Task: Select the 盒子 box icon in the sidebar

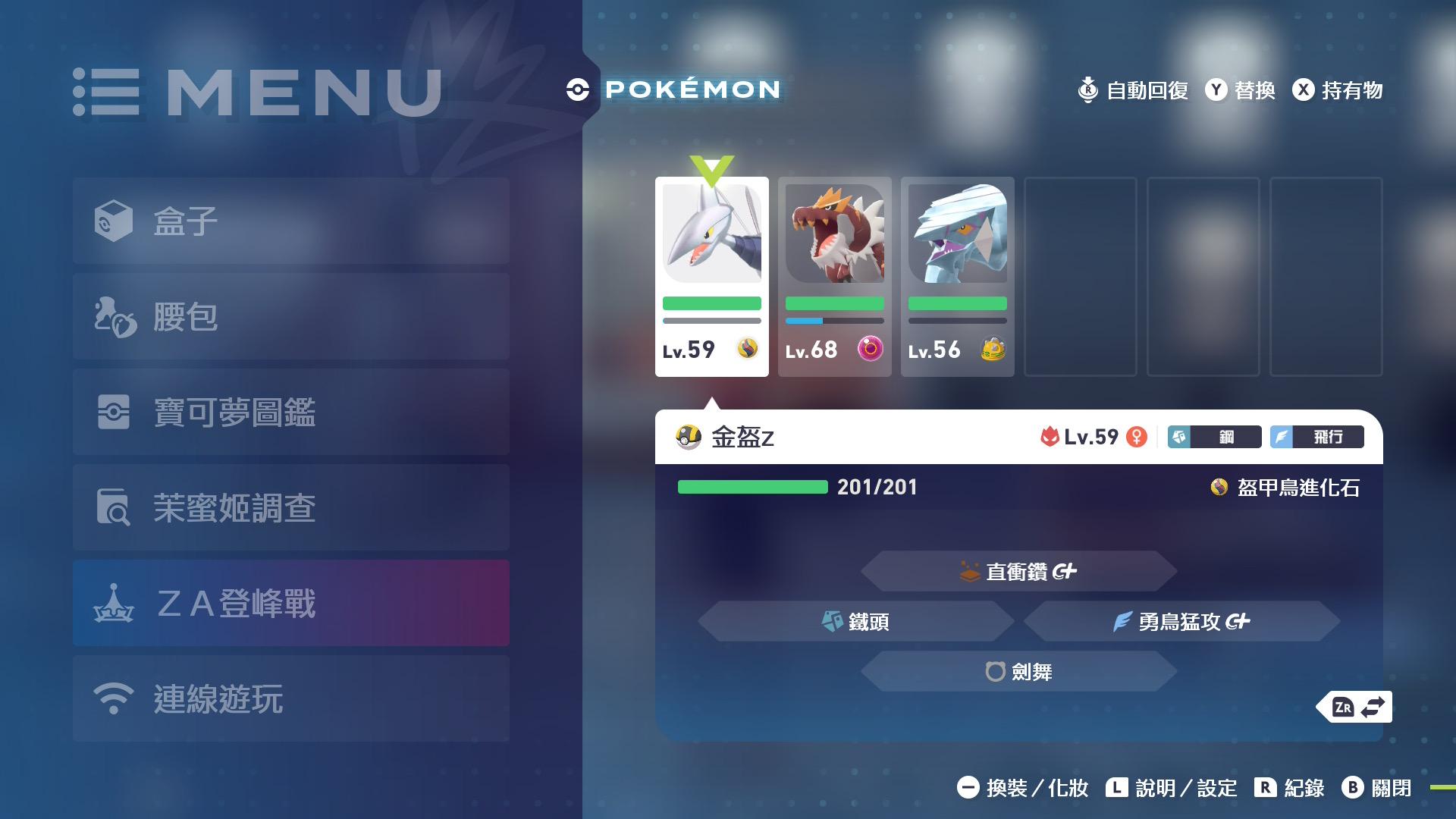Action: [112, 220]
